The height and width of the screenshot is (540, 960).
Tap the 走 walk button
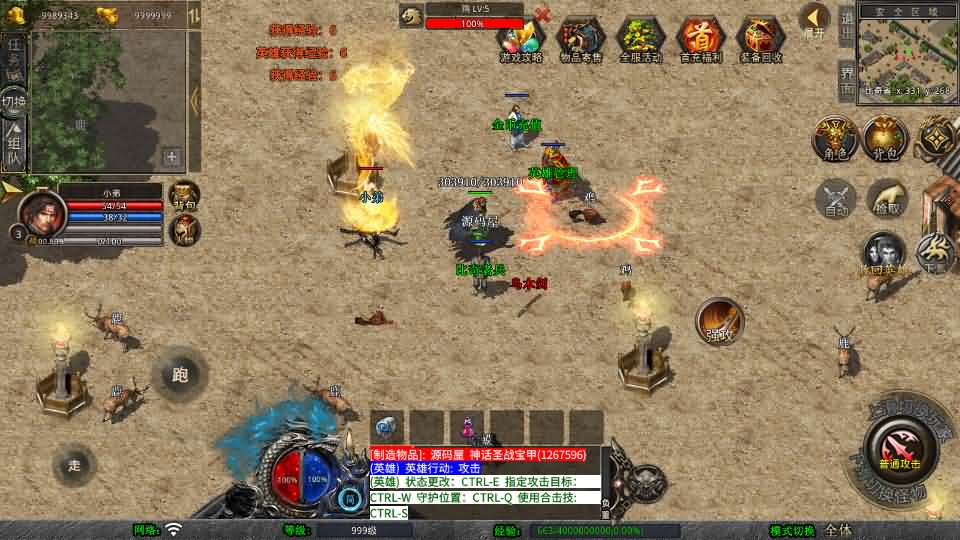pos(75,465)
